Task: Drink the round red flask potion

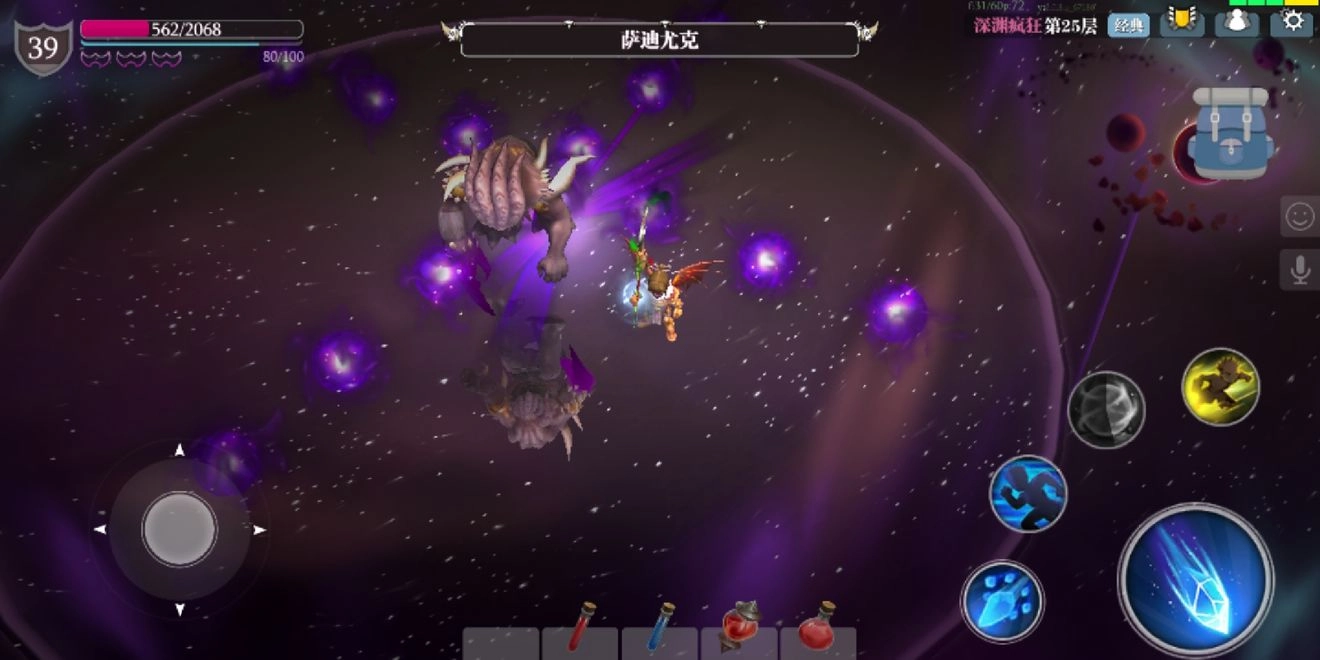Action: coord(819,630)
